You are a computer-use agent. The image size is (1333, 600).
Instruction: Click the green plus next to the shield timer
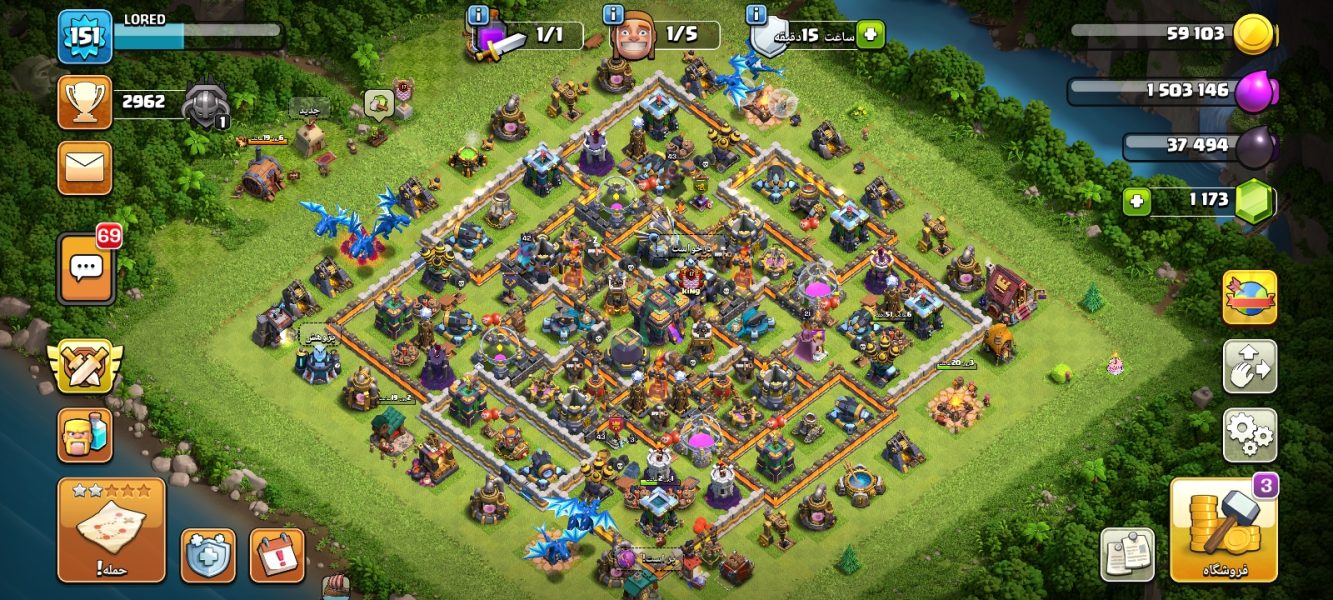[x=869, y=35]
